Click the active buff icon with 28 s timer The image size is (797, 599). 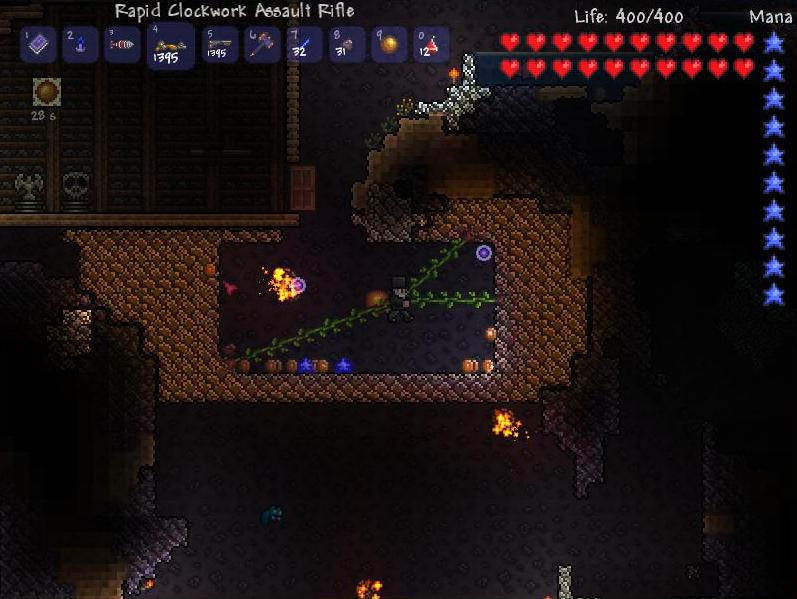(46, 93)
